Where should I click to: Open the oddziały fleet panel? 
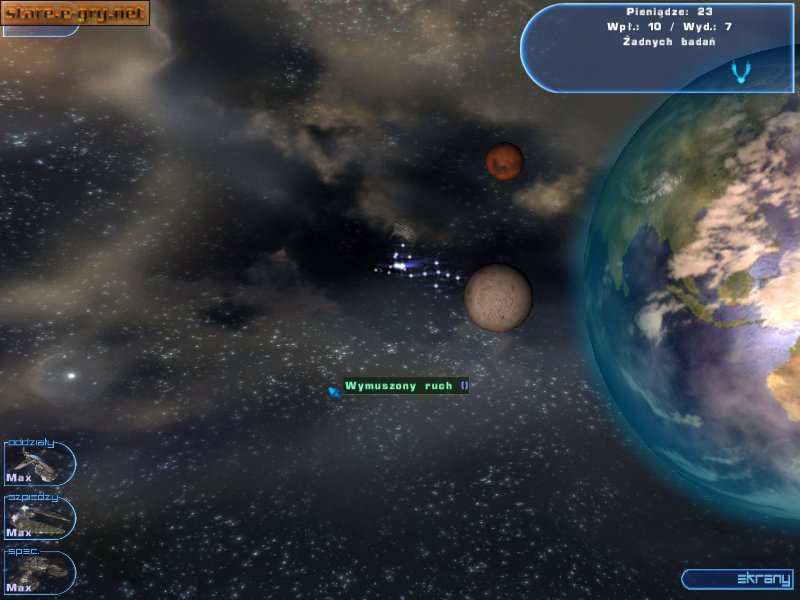coord(39,463)
